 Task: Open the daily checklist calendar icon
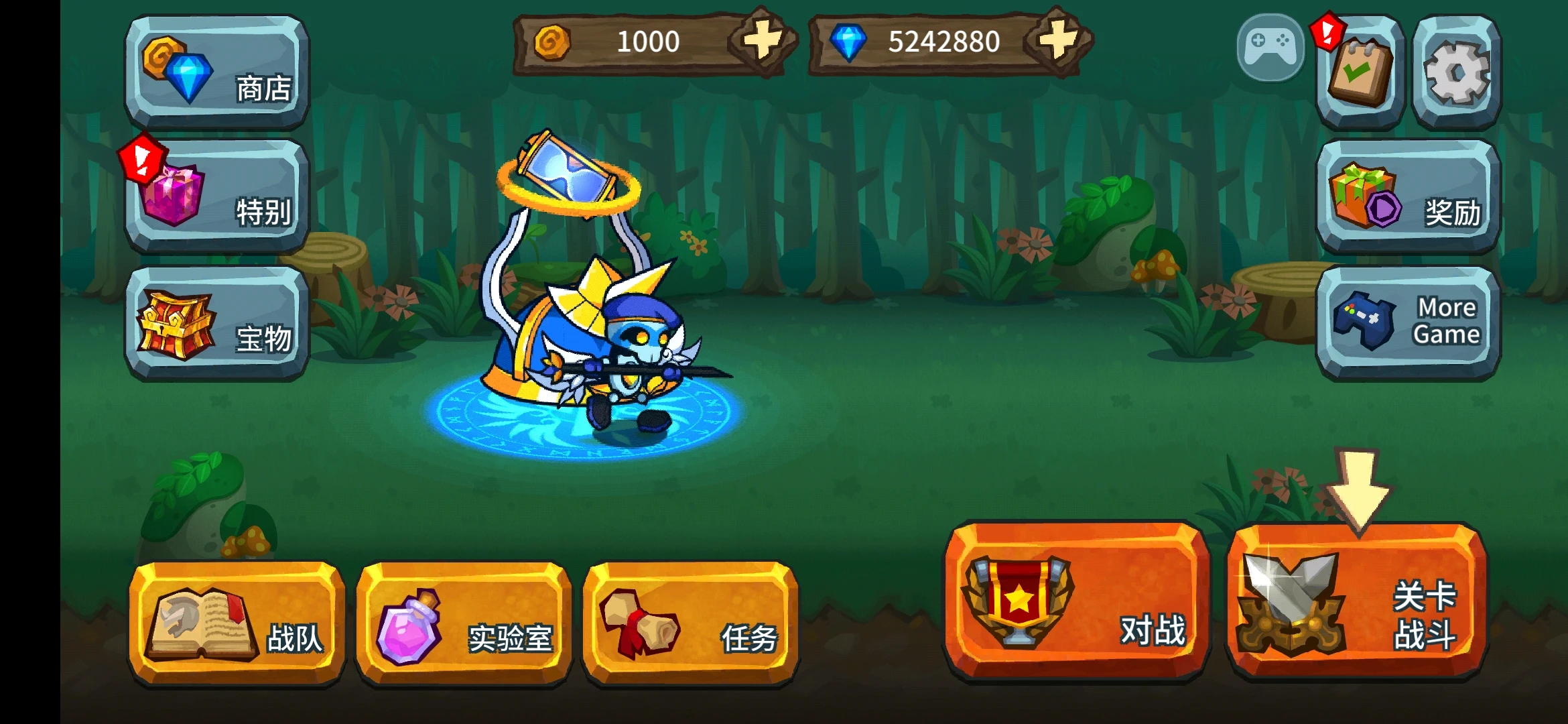point(1360,72)
